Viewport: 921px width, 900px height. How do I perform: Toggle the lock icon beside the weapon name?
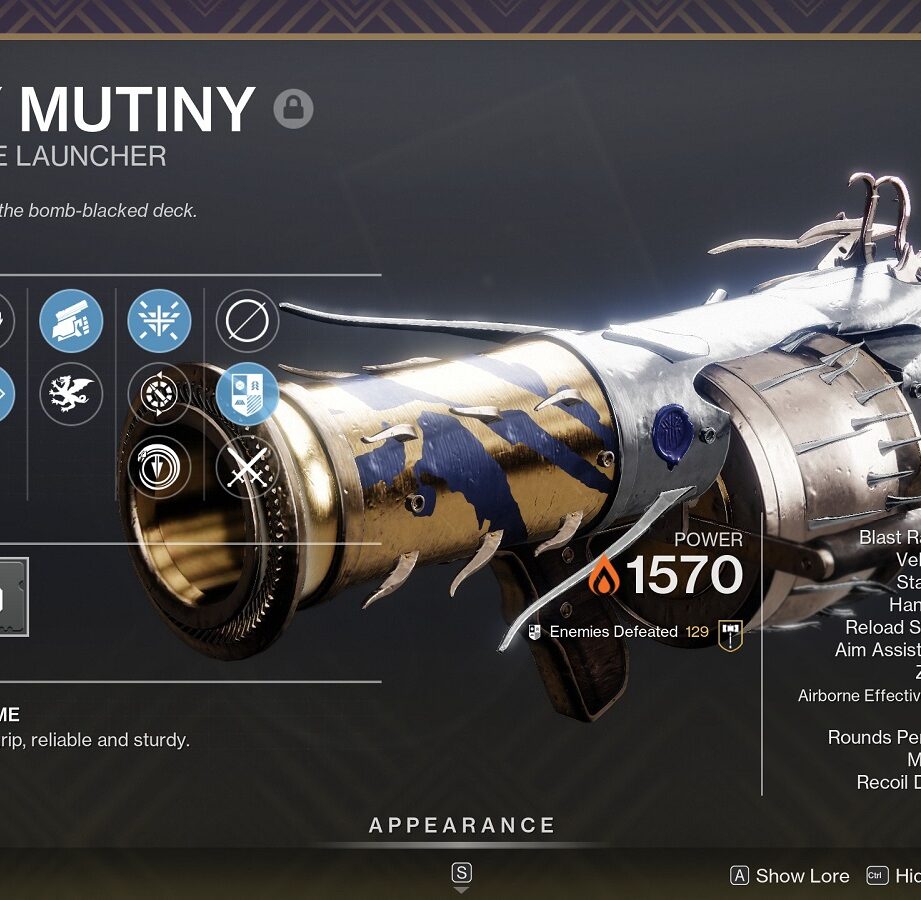tap(293, 108)
